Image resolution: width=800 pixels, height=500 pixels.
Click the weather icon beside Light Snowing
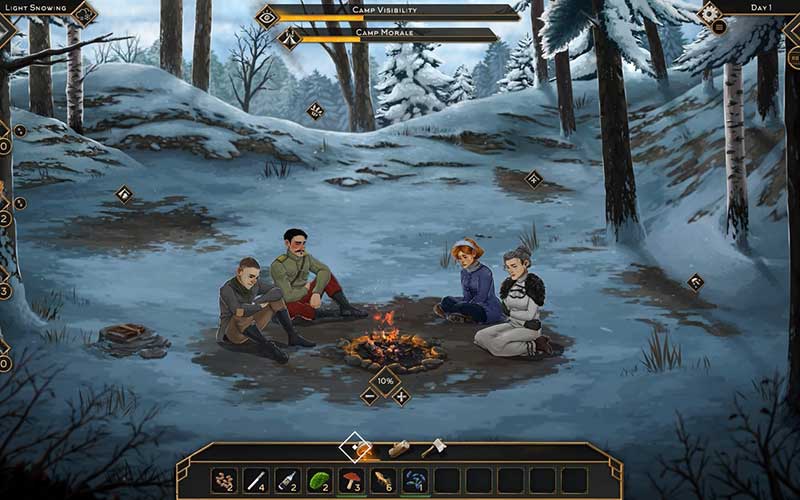click(x=84, y=13)
